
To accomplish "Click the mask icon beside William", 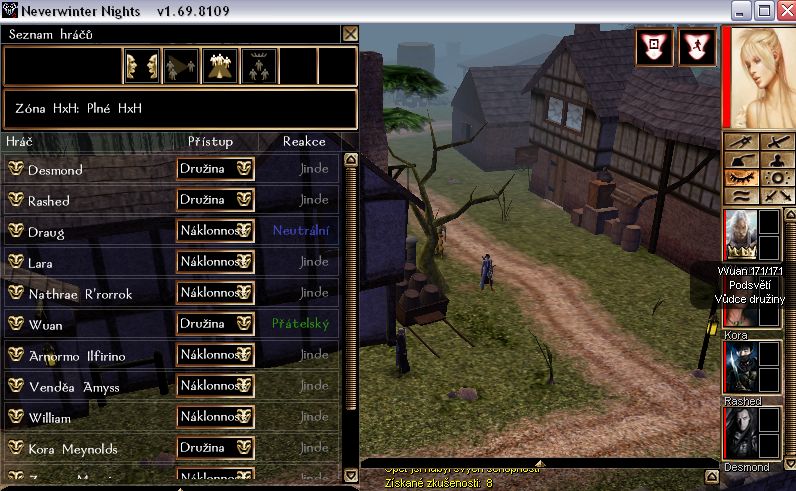I will (x=16, y=416).
